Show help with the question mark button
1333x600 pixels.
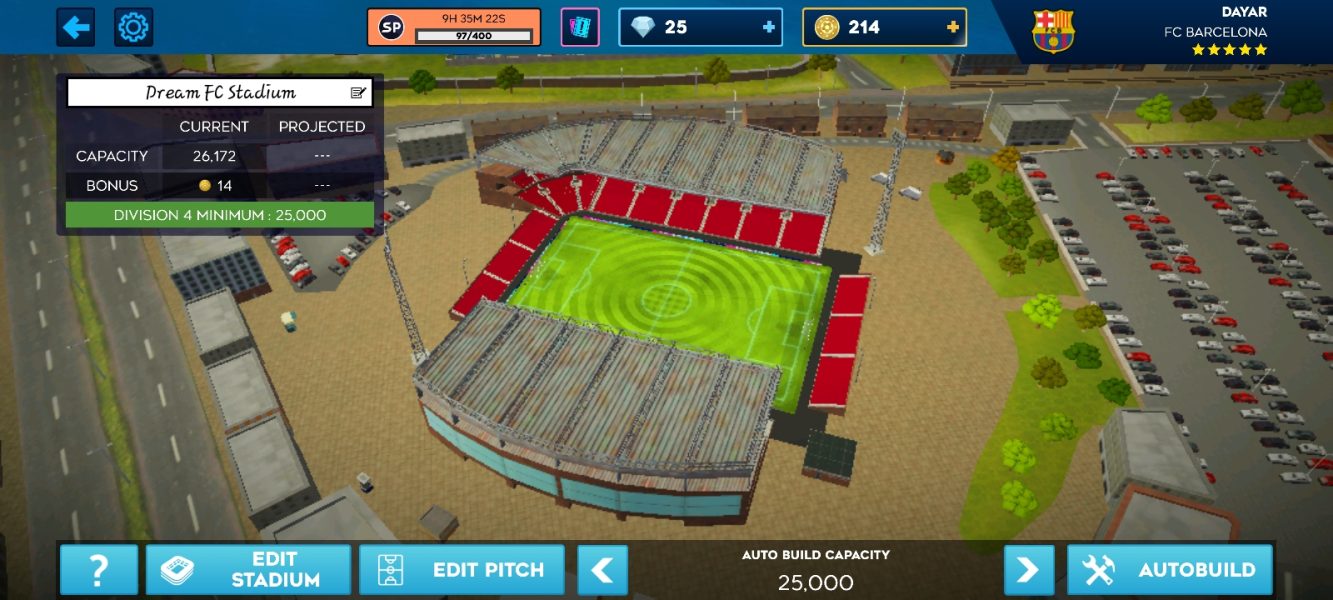[98, 570]
